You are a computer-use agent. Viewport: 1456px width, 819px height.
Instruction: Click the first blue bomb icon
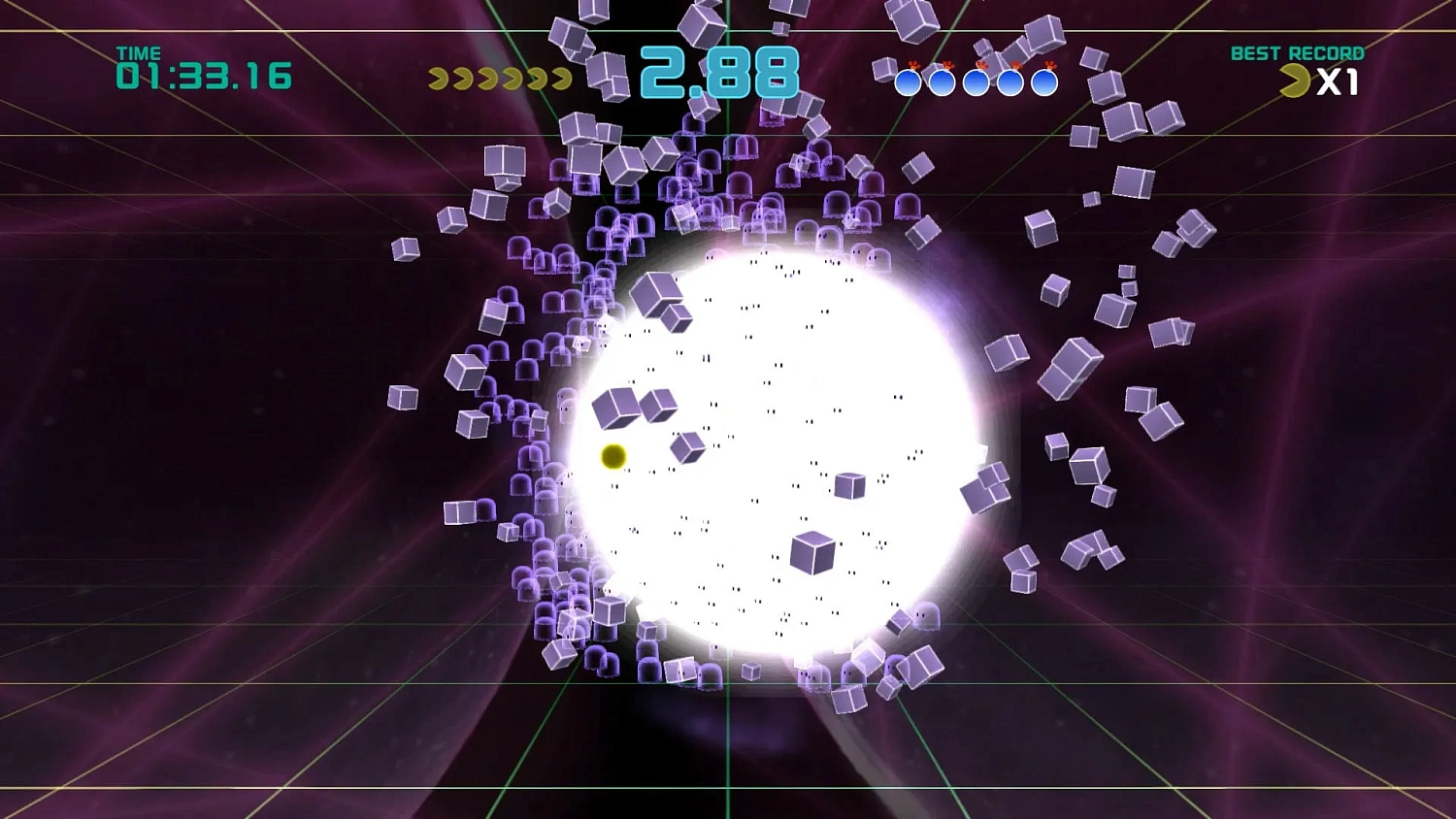click(910, 82)
